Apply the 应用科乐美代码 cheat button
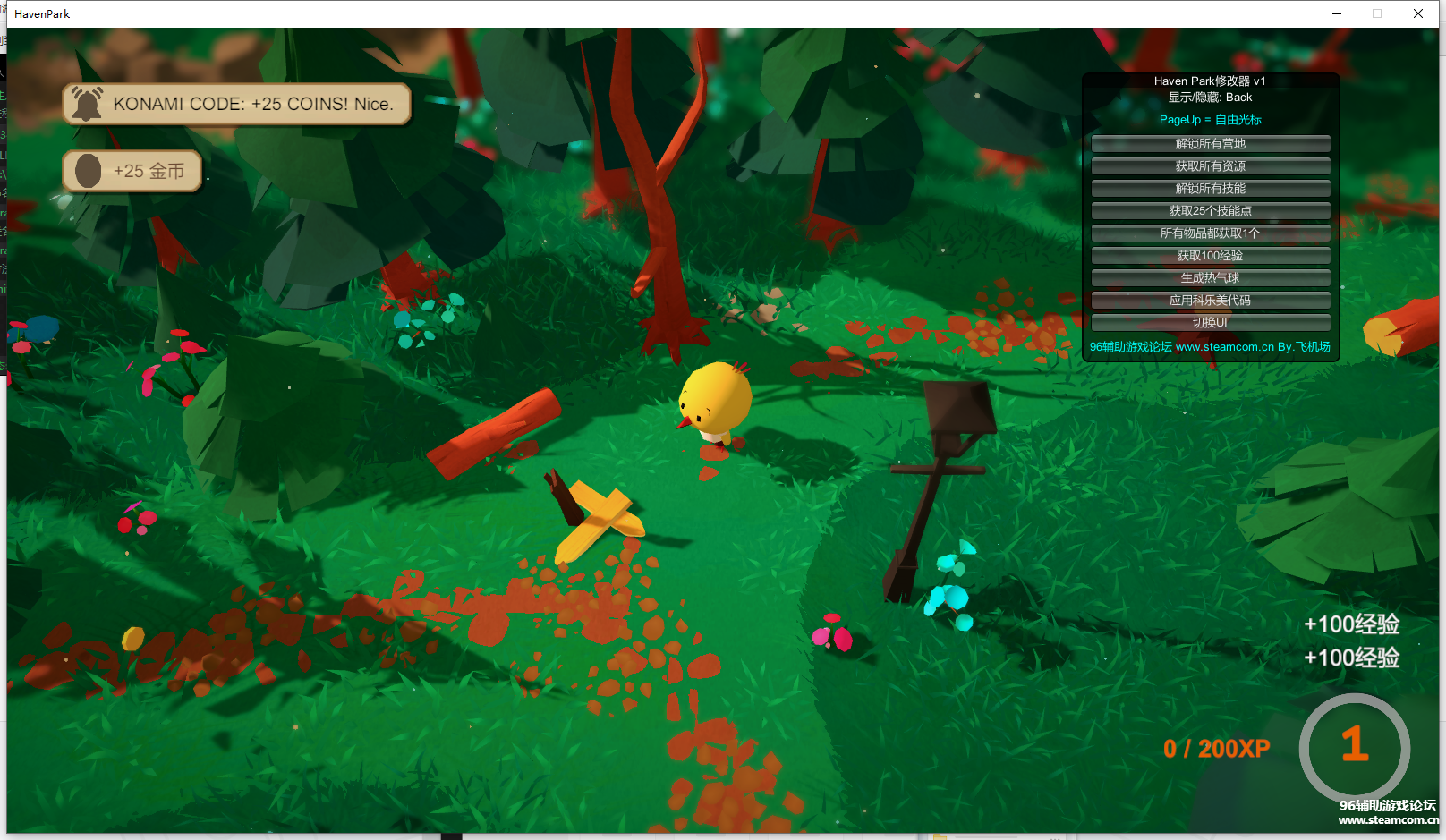 click(x=1210, y=301)
